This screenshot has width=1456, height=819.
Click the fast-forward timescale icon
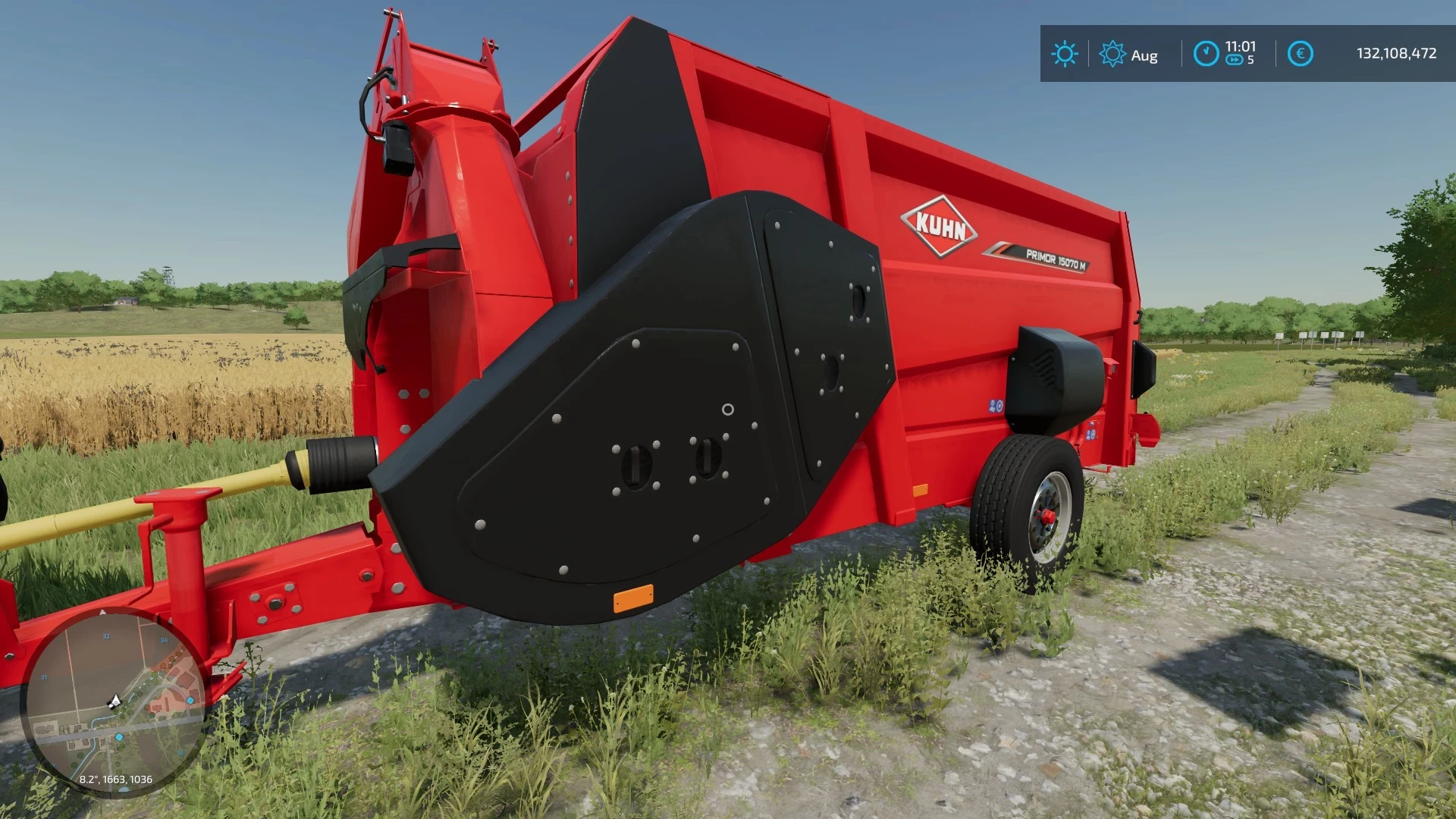(x=1234, y=59)
